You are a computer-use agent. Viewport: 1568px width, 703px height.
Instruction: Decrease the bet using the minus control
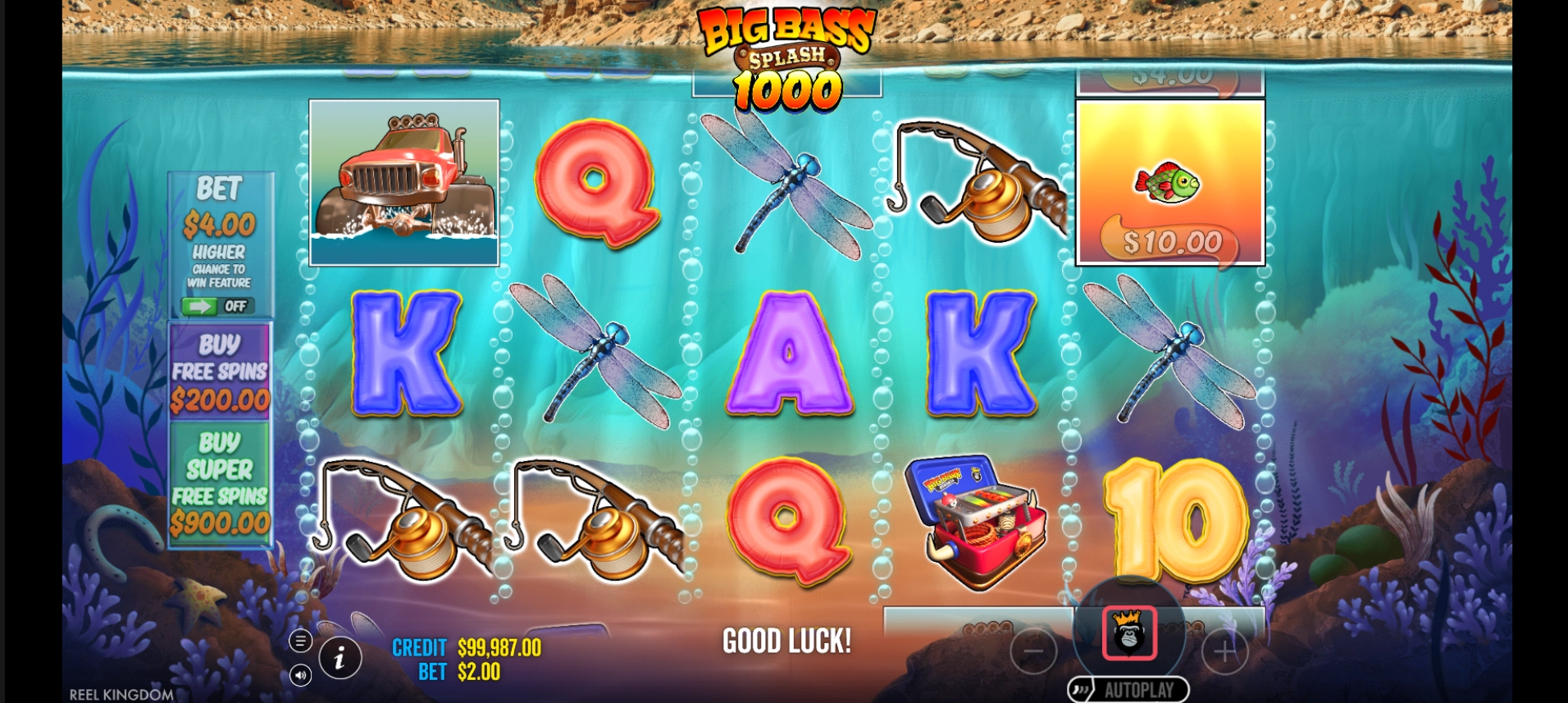click(1034, 651)
